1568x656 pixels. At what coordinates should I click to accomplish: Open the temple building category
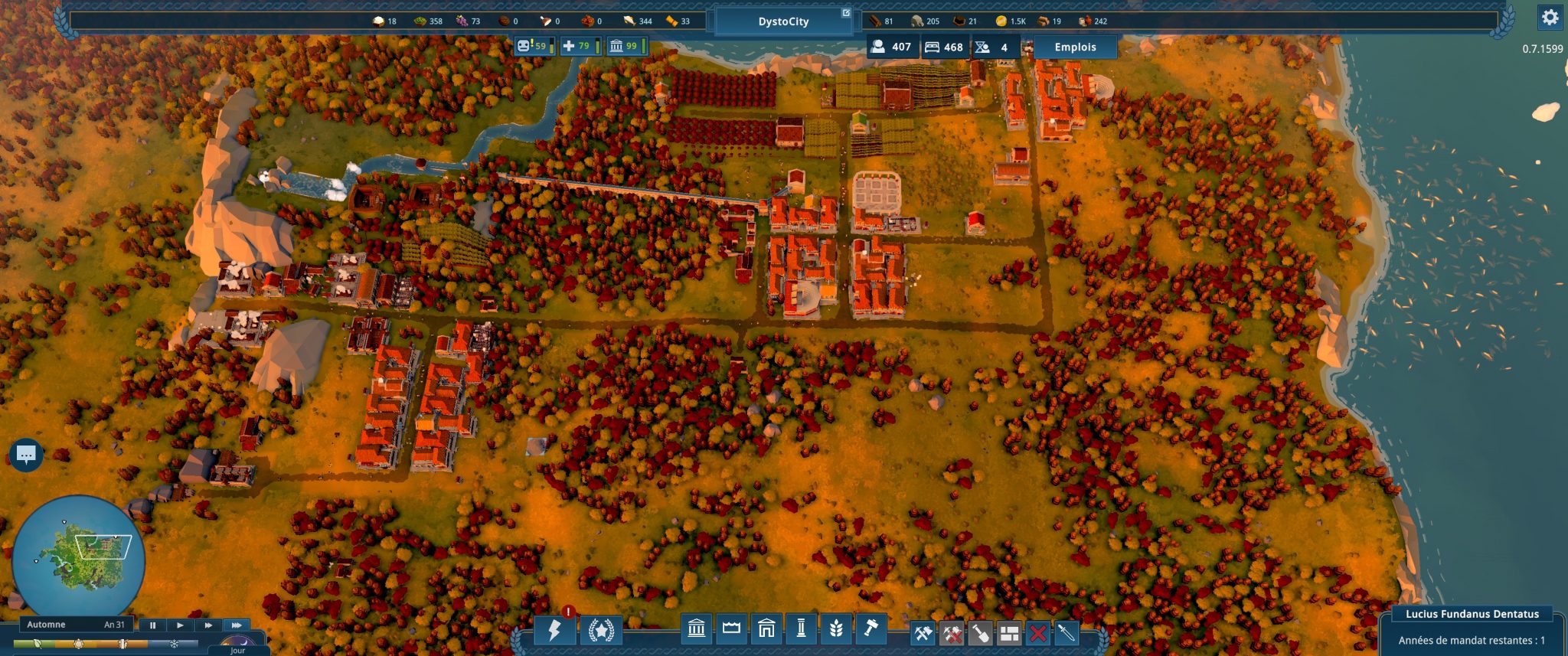click(x=696, y=629)
